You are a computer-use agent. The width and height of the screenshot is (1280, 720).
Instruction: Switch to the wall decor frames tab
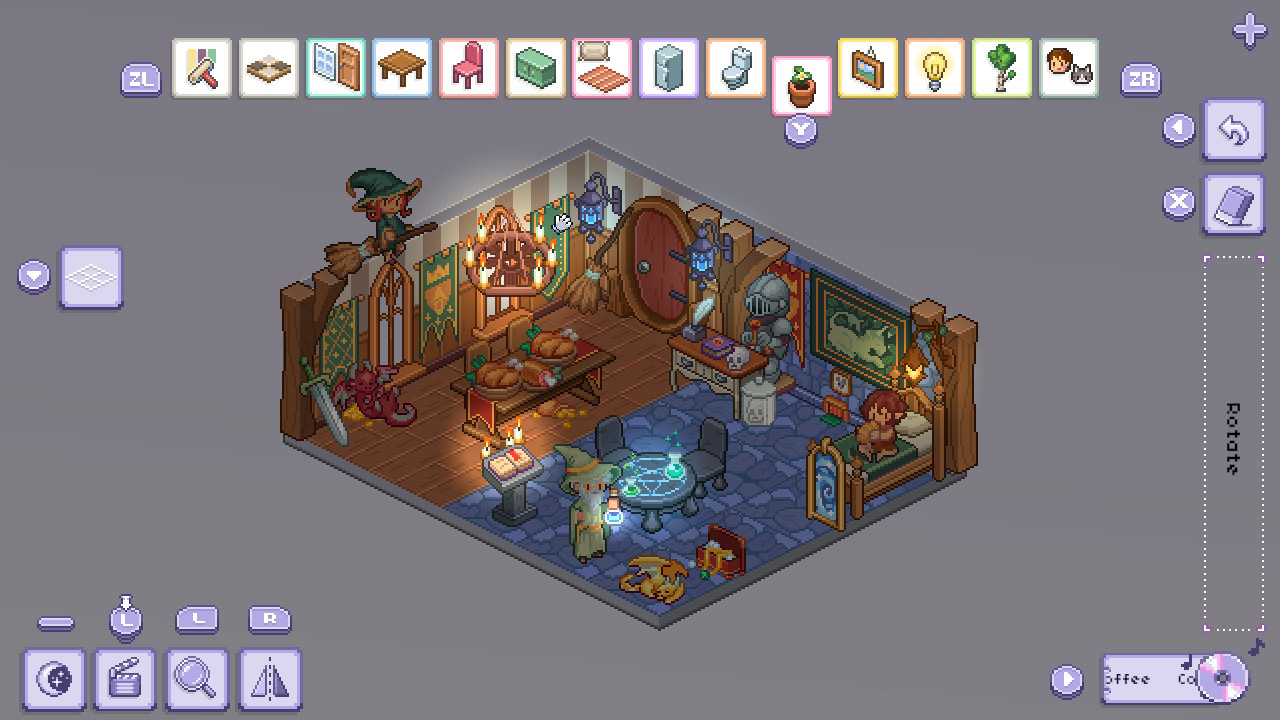pos(867,68)
